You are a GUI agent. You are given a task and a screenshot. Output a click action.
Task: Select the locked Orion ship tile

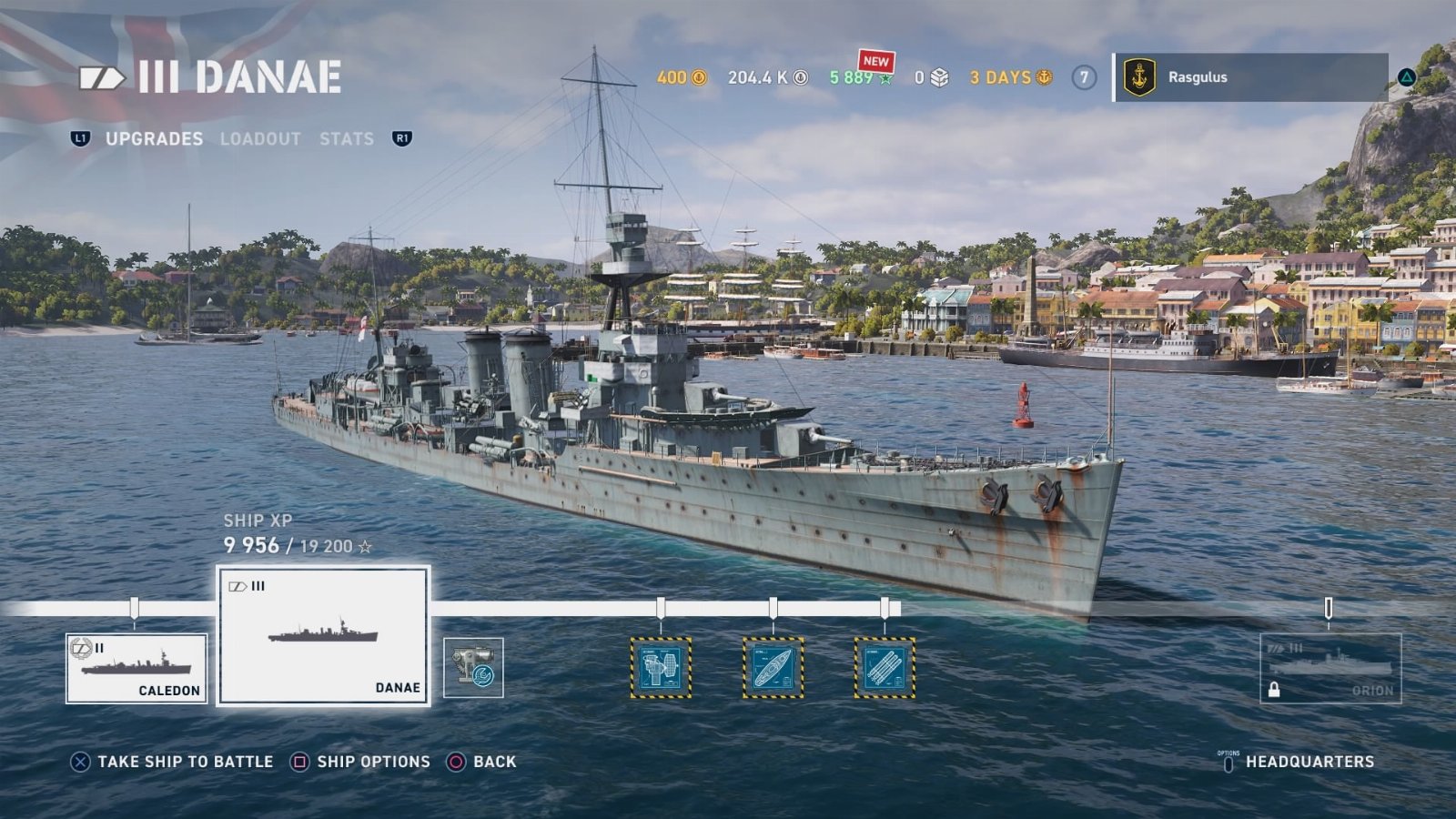[x=1330, y=669]
